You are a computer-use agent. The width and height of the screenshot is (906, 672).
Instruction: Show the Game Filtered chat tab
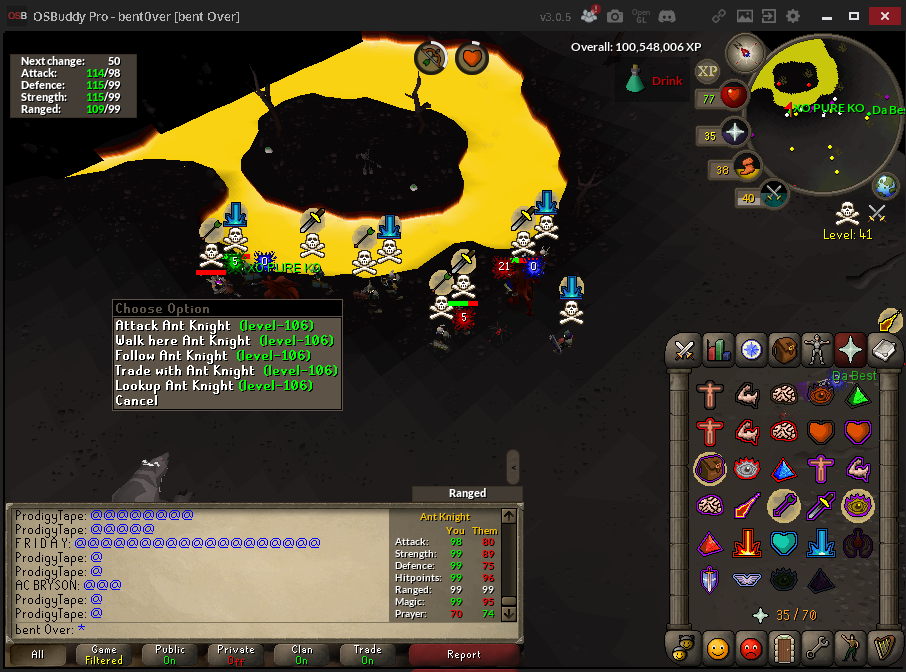click(x=104, y=655)
